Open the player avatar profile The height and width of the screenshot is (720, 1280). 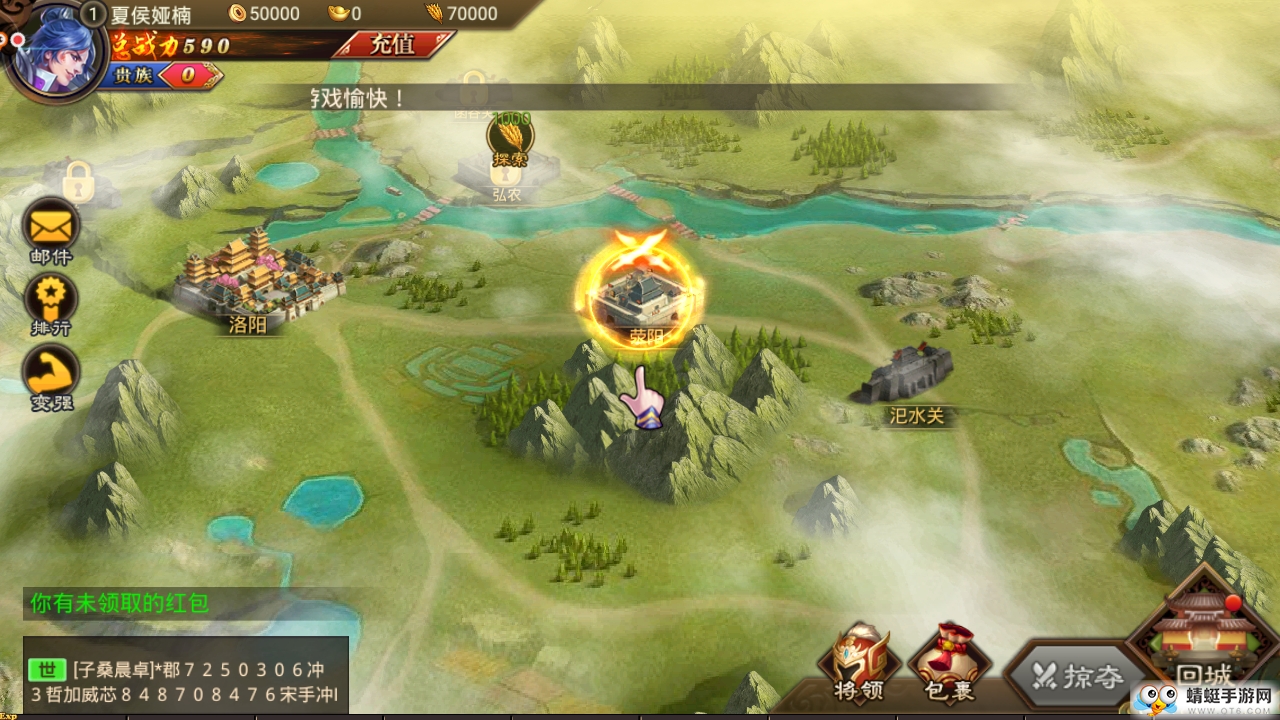[52, 50]
